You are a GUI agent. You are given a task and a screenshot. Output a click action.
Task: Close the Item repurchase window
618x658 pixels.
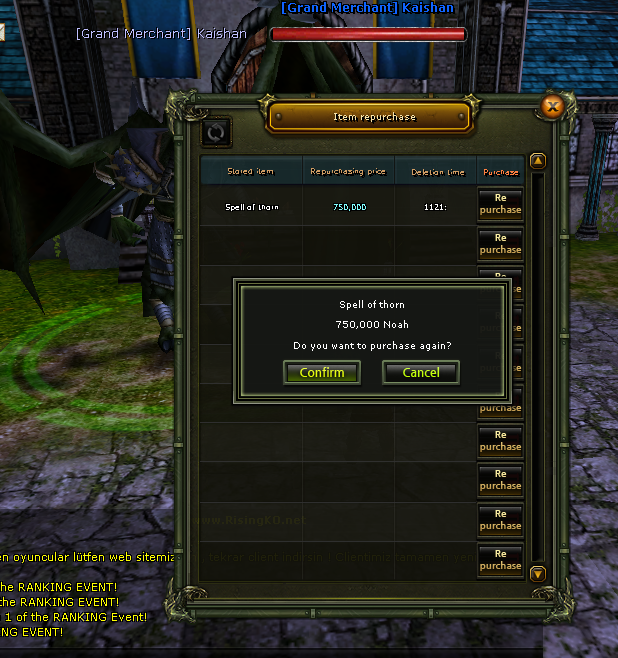click(552, 105)
